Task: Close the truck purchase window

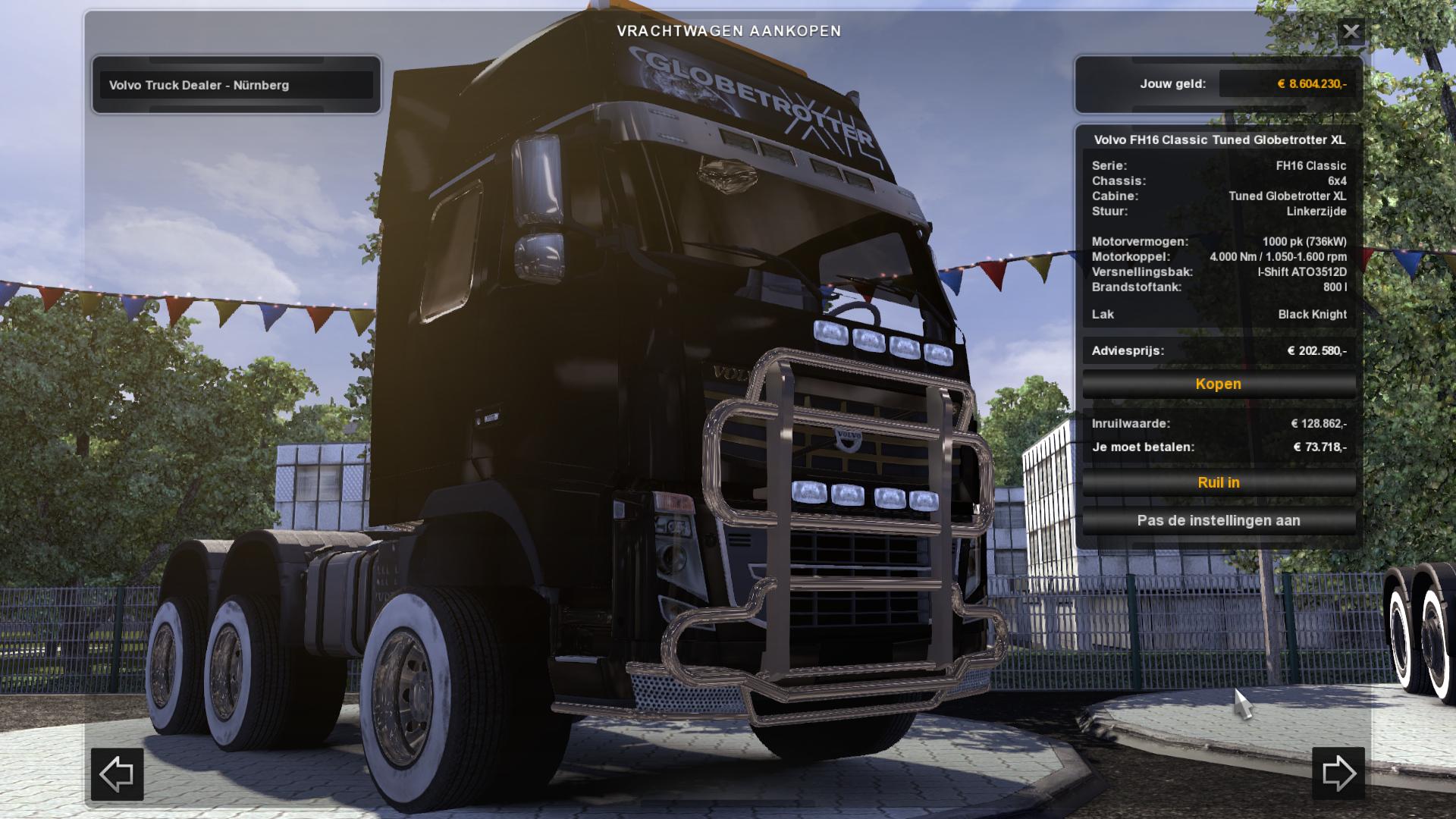Action: click(1351, 32)
